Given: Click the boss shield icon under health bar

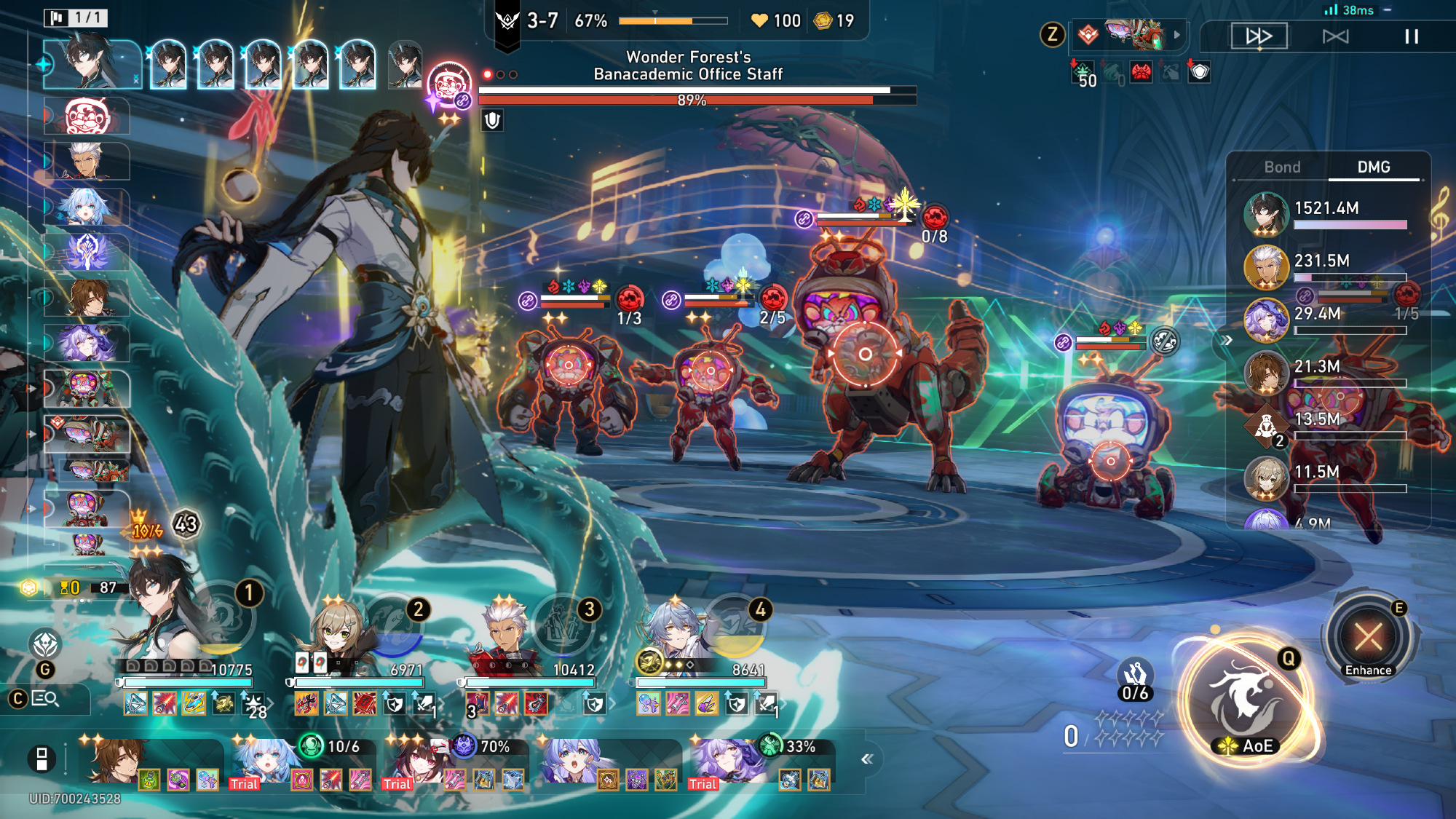Looking at the screenshot, I should pyautogui.click(x=492, y=120).
